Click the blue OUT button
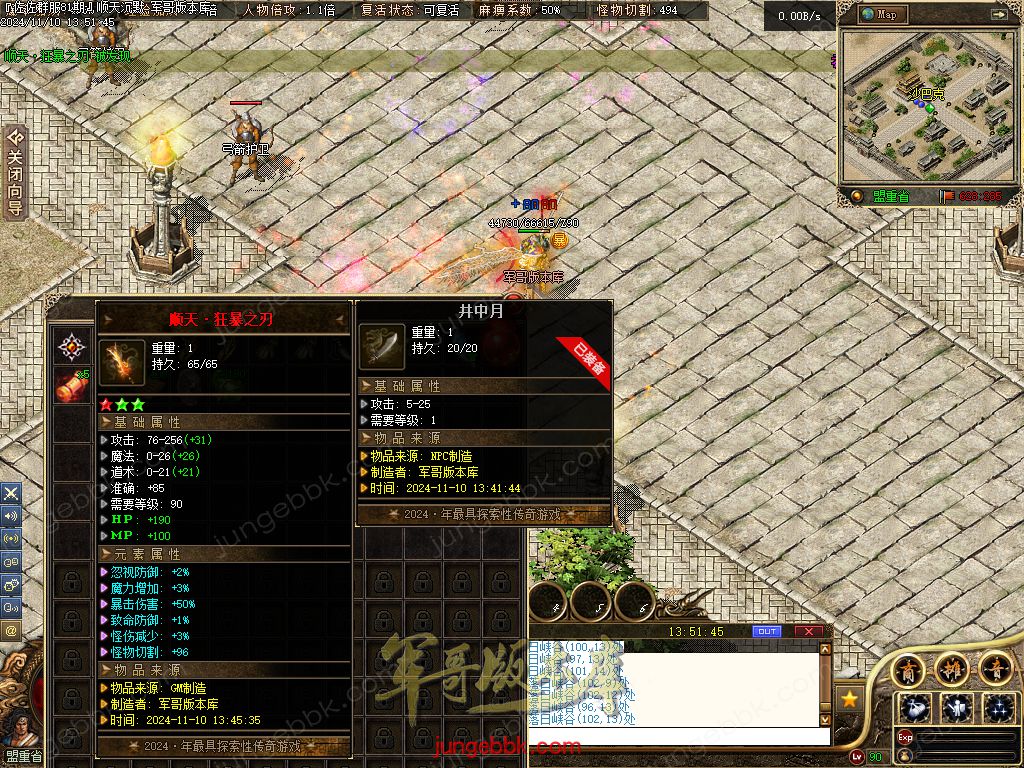 (x=767, y=631)
